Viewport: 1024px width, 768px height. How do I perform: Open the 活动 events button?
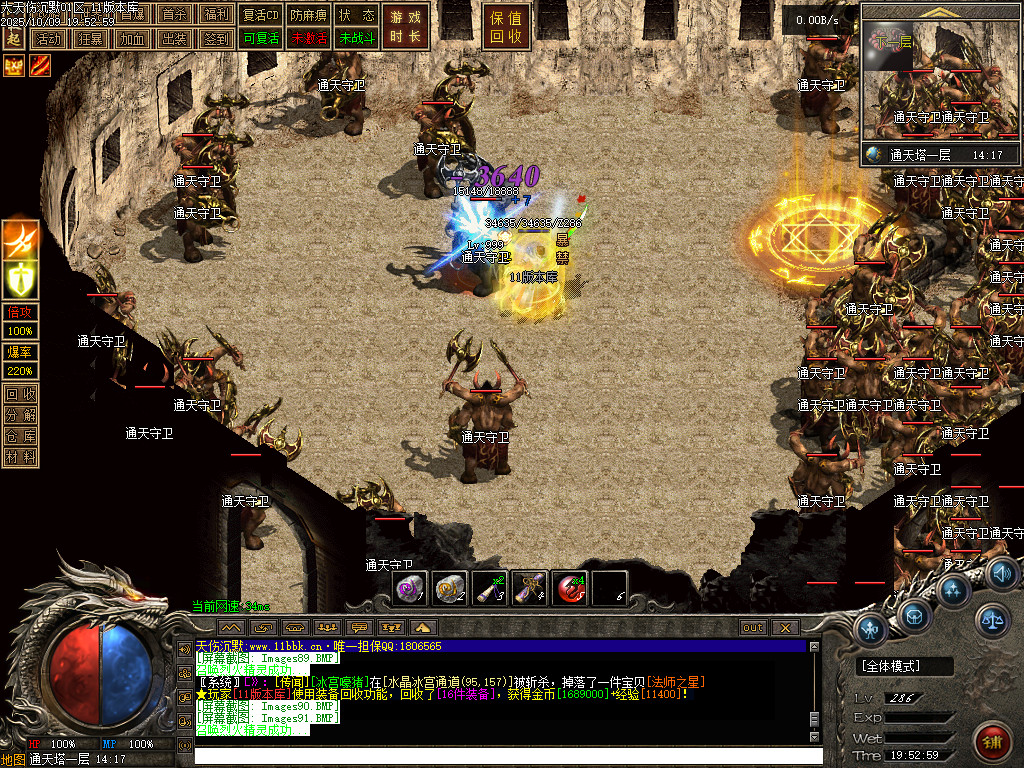point(47,39)
